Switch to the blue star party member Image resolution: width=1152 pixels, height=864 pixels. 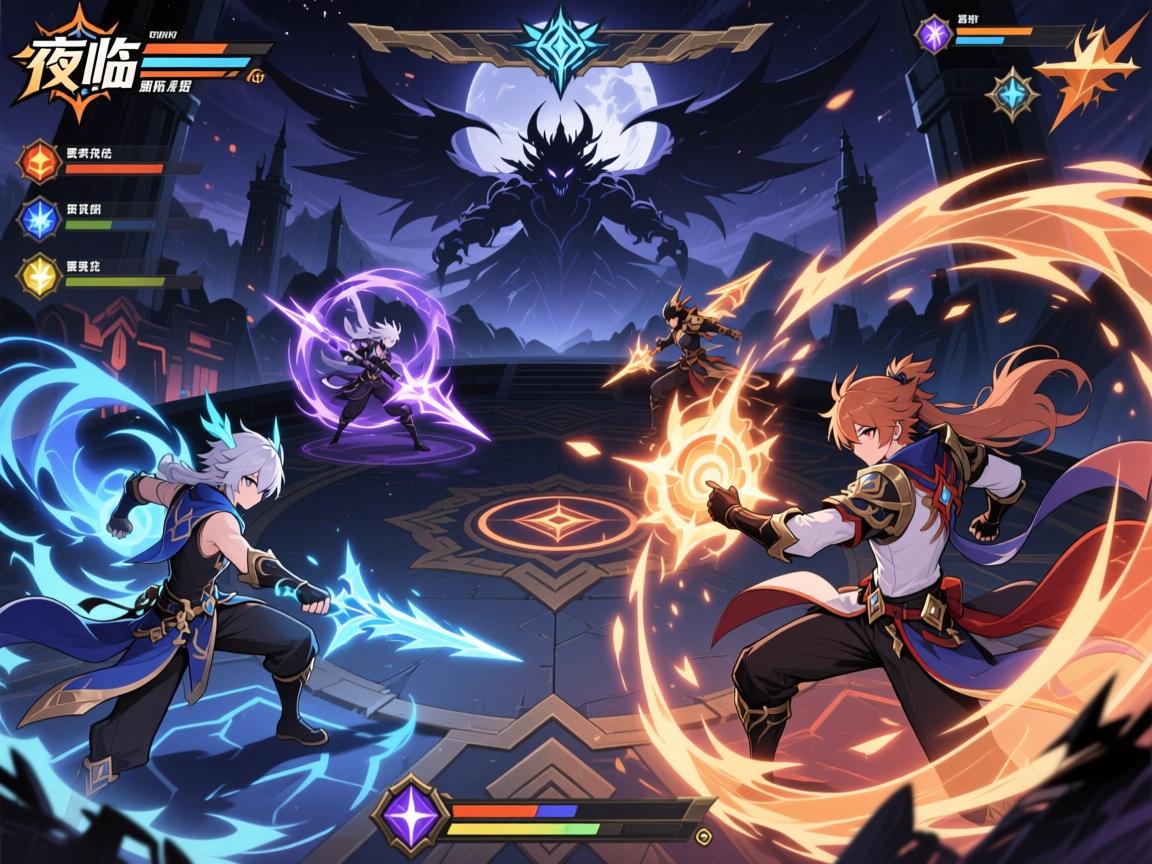click(x=40, y=219)
